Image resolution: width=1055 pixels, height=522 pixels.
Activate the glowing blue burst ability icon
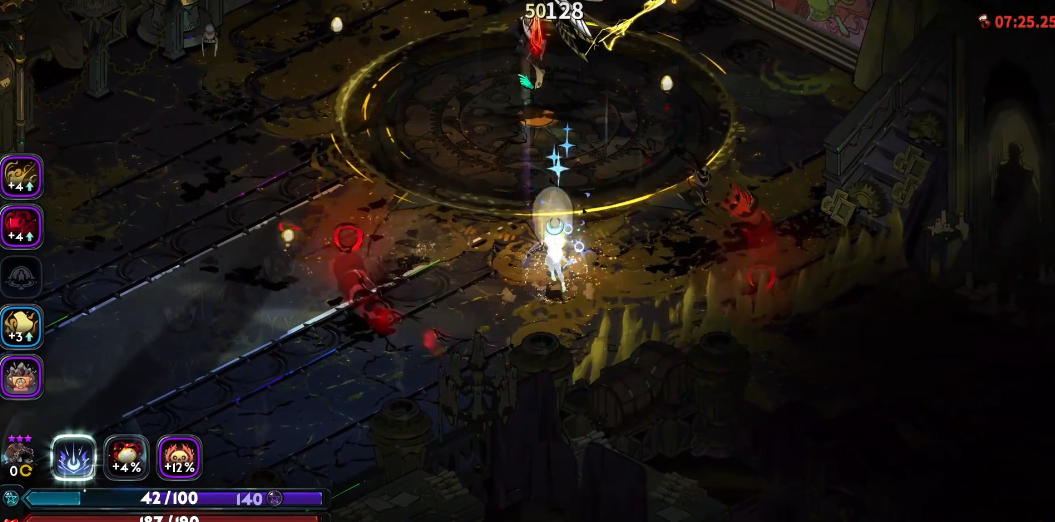(x=74, y=457)
